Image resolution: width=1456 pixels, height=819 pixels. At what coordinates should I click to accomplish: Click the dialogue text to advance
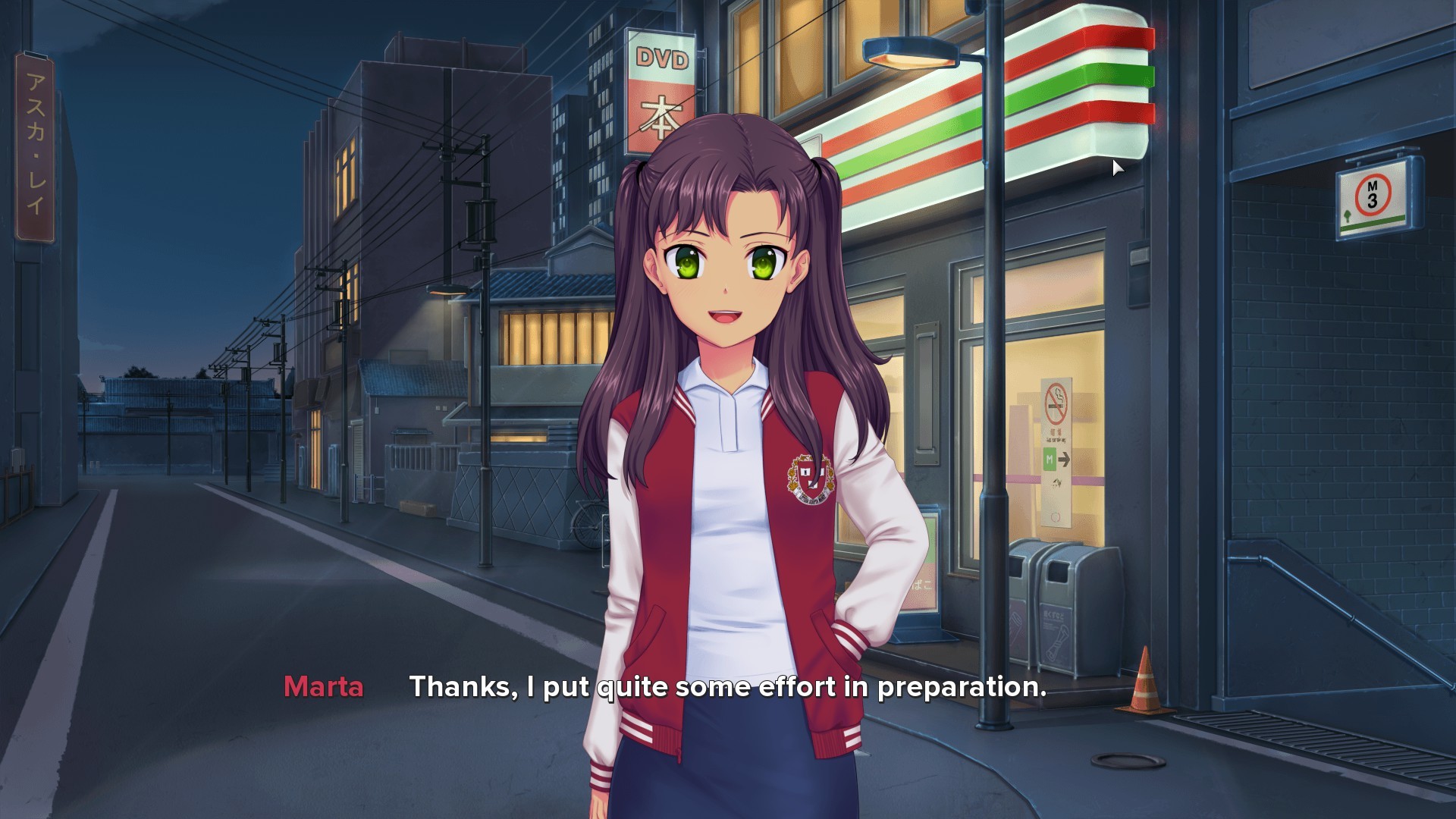(x=728, y=689)
